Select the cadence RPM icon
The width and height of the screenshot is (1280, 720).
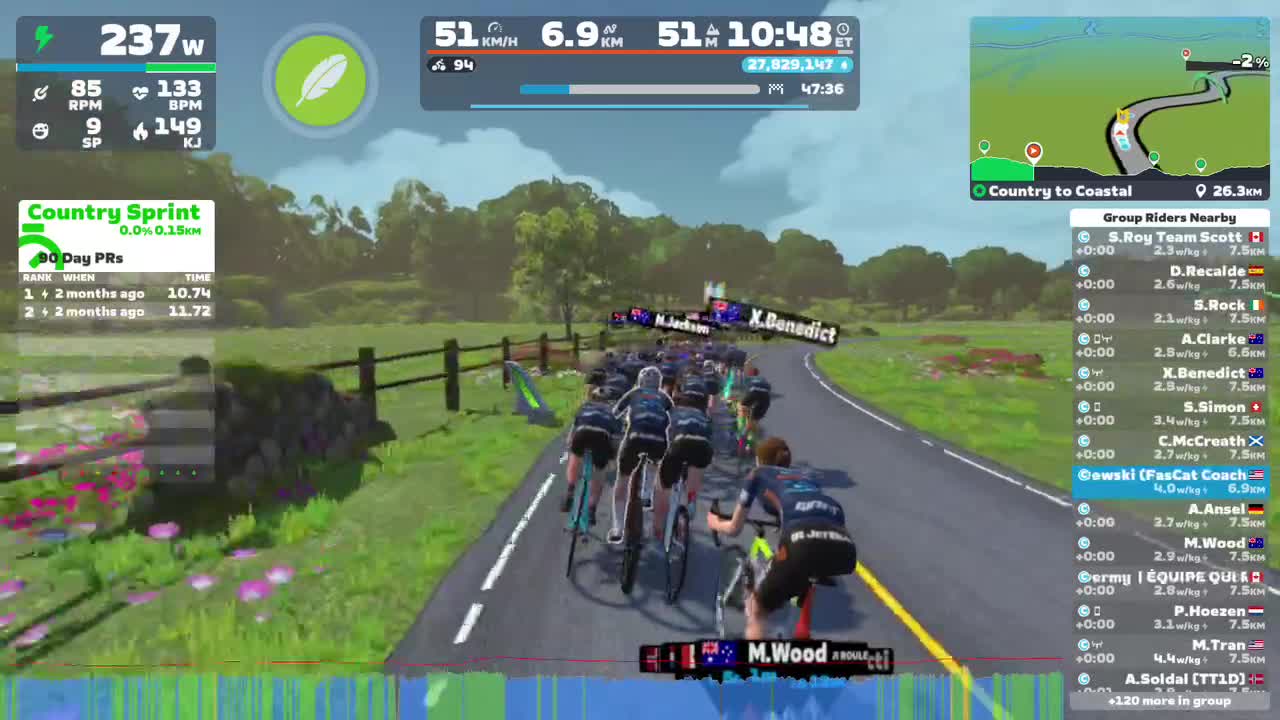point(40,92)
